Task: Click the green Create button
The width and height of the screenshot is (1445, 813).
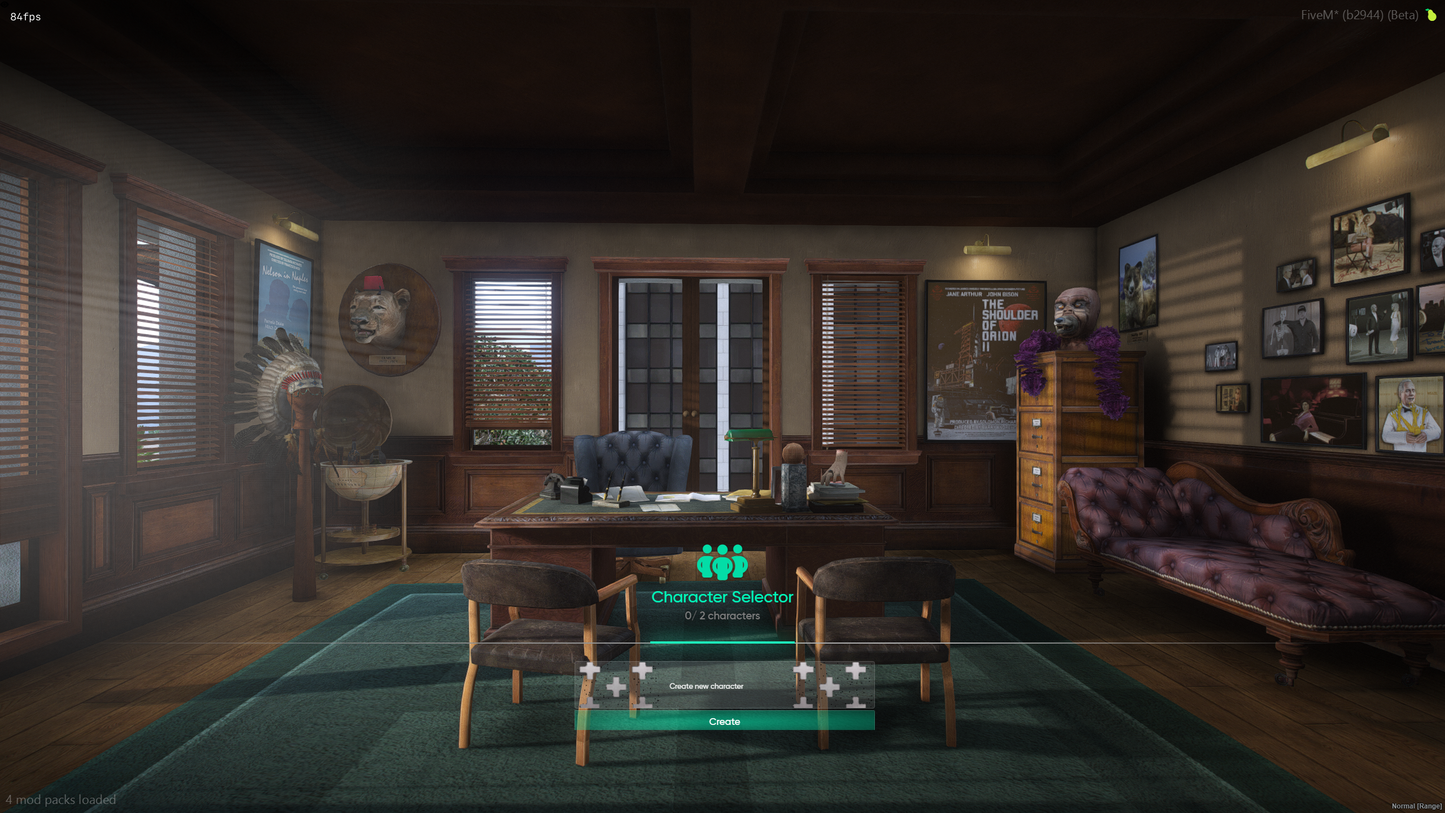Action: [x=724, y=721]
